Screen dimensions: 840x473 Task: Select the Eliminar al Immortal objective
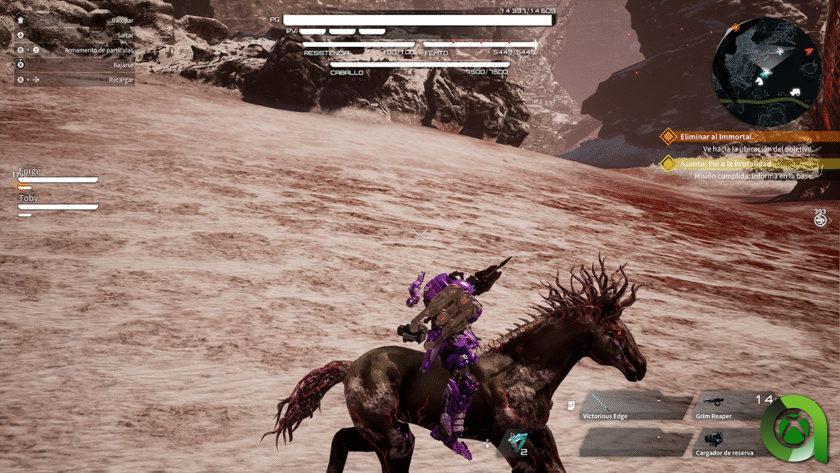click(717, 137)
